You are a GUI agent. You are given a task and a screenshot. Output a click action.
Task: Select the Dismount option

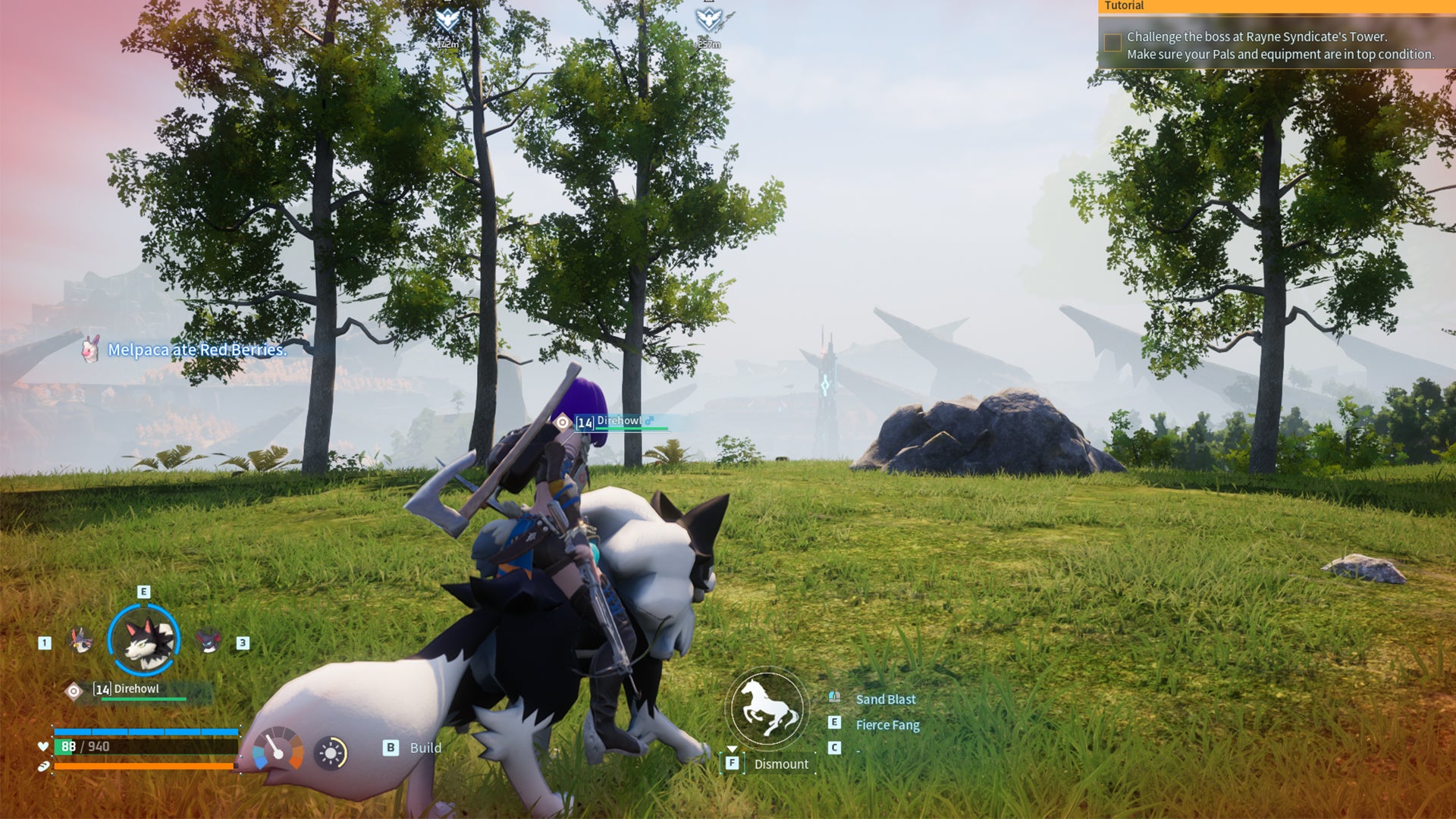(x=780, y=764)
